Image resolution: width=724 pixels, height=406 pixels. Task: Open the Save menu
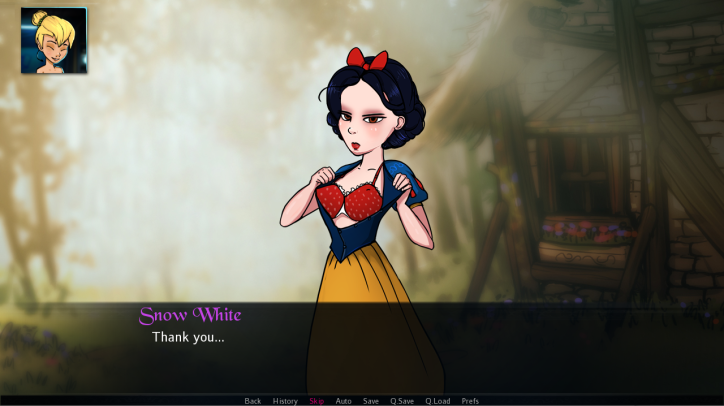[x=371, y=401]
